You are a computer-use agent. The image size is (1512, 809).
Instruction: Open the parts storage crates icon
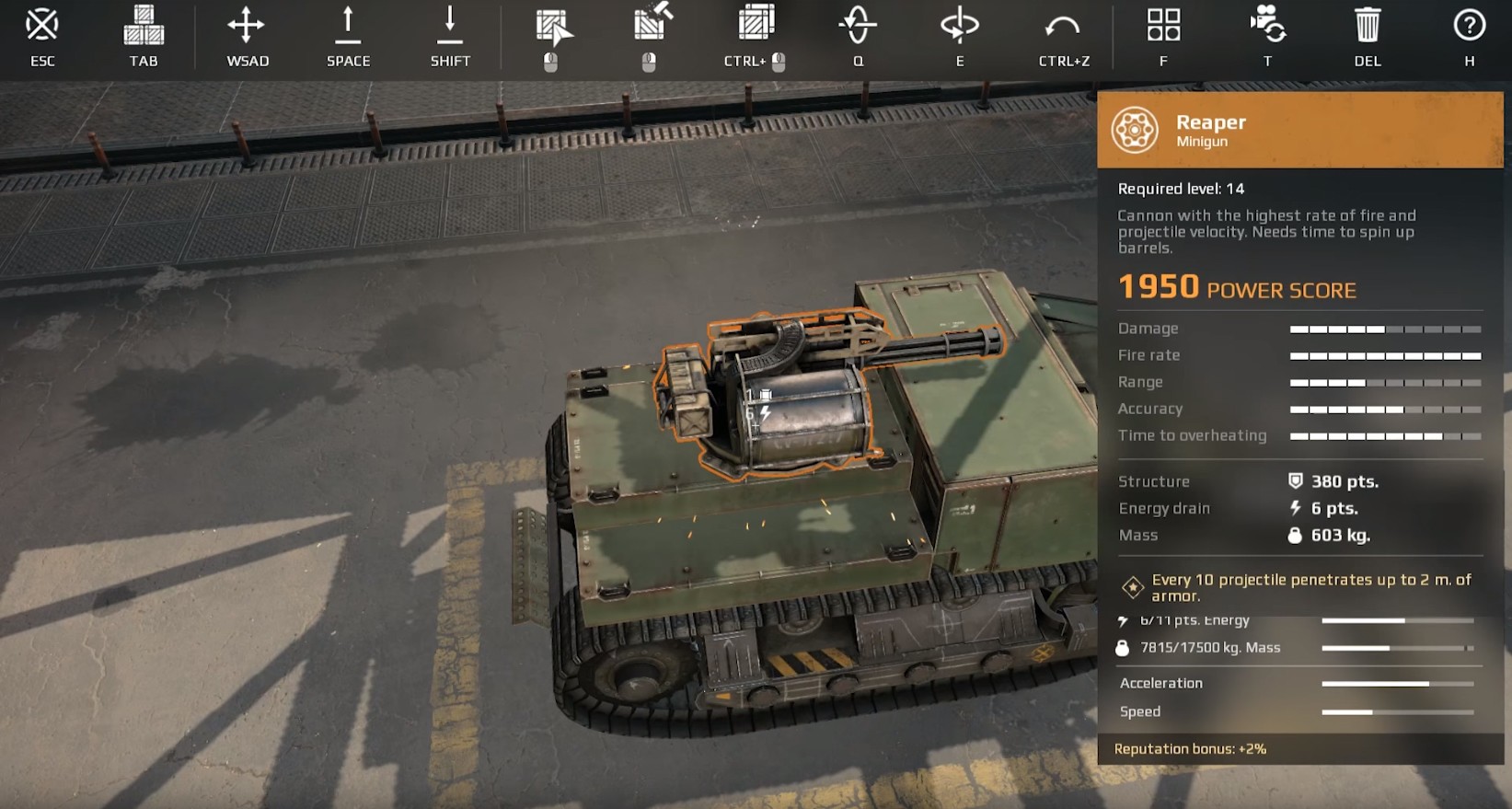point(144,26)
